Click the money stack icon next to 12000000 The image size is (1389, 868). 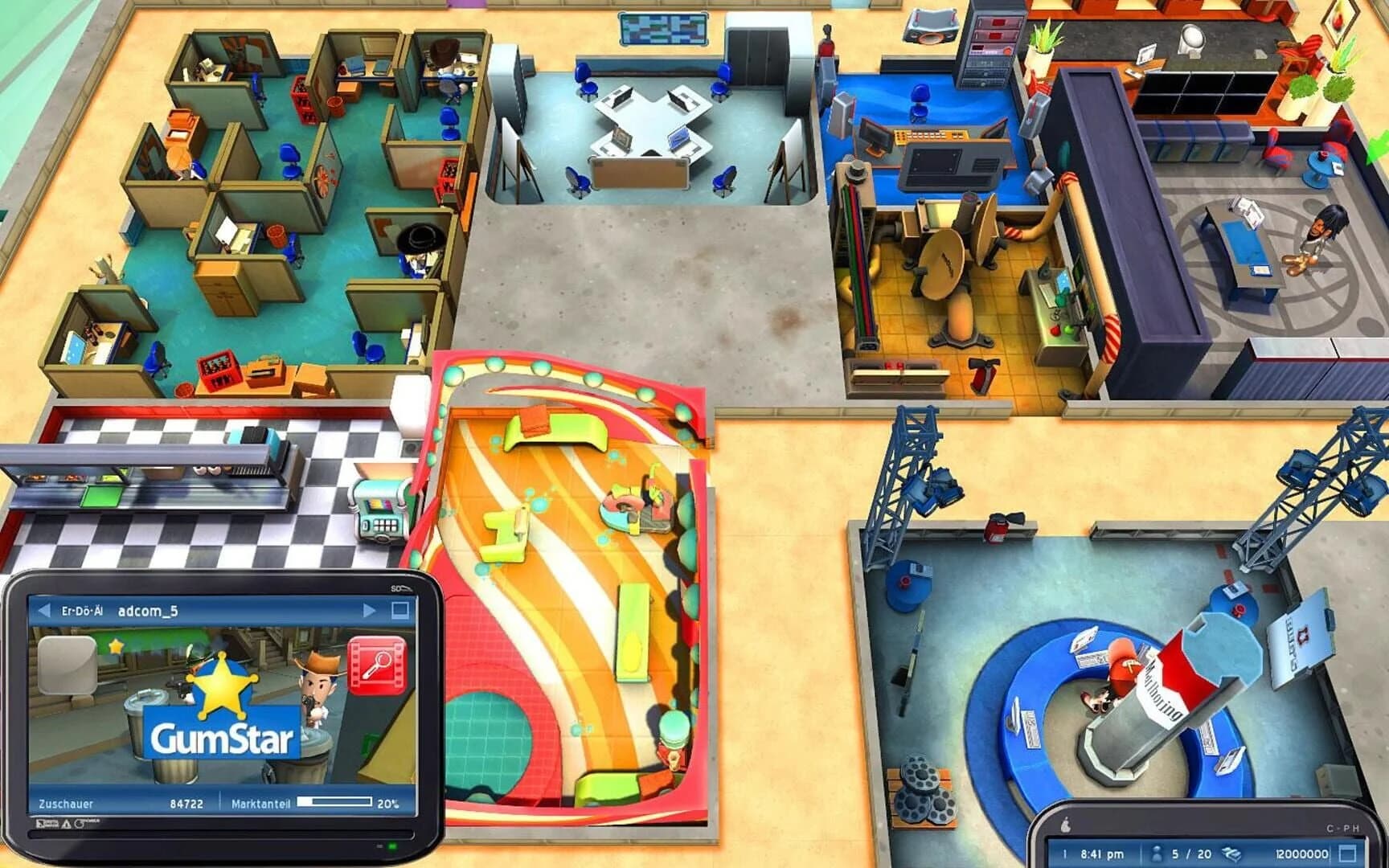pos(1232,854)
